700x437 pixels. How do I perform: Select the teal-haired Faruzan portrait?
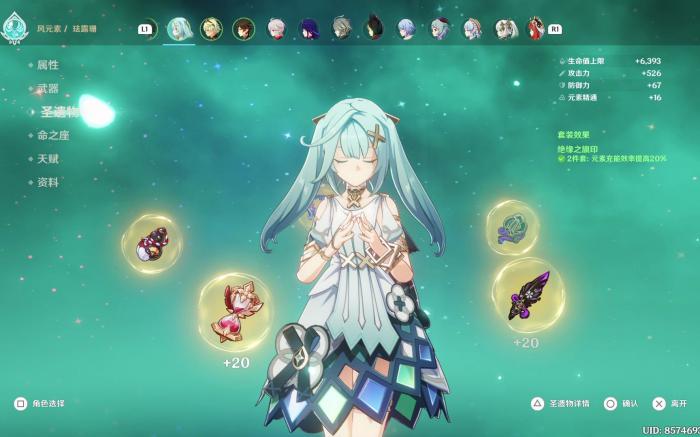(x=179, y=29)
